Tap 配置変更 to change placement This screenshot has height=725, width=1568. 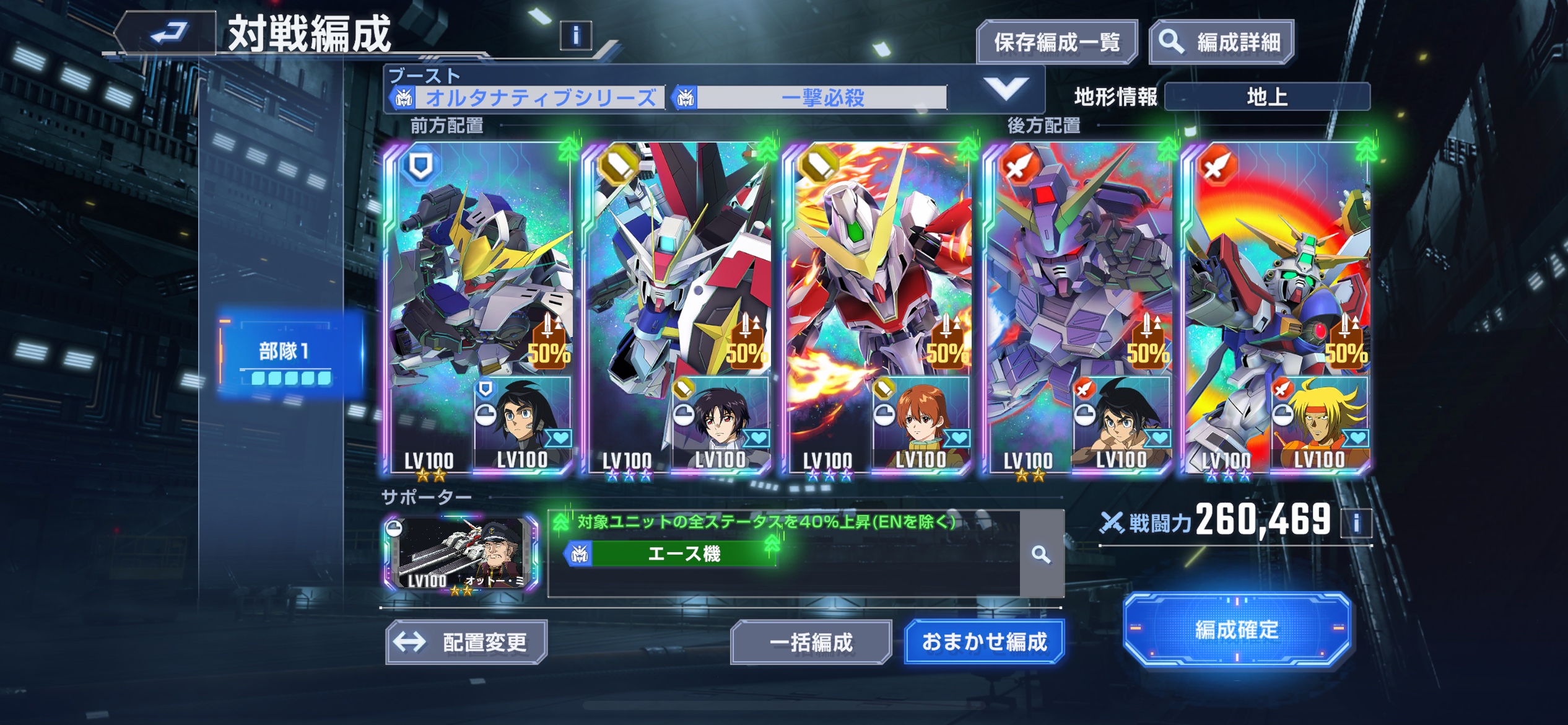466,642
